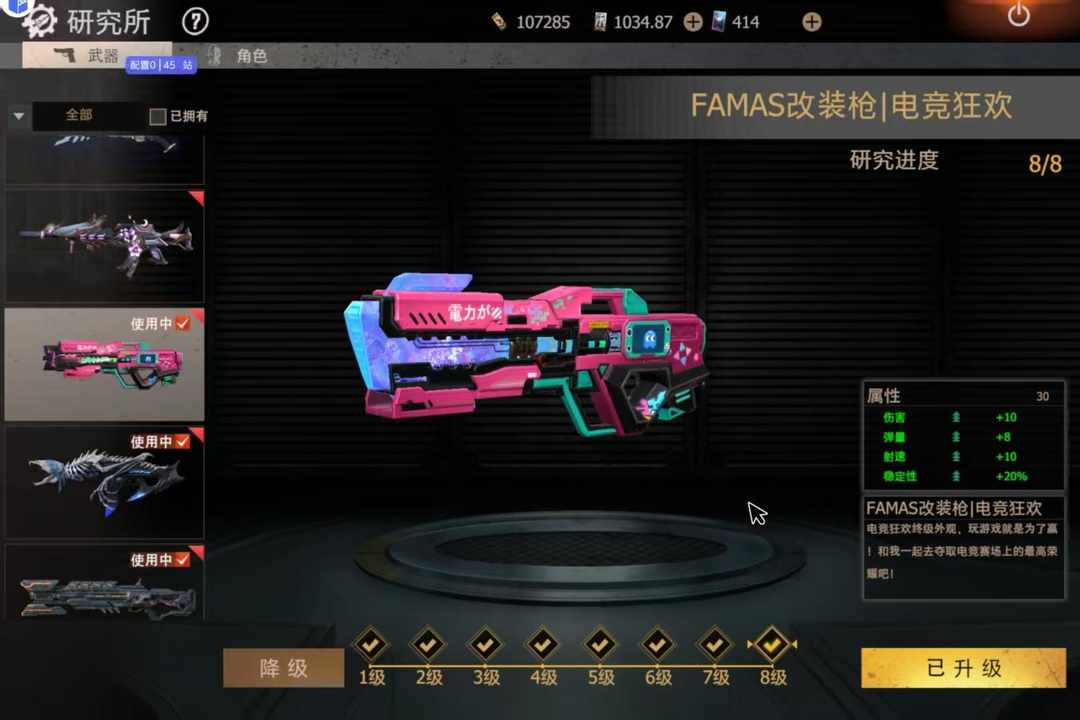Select the 8级 level node
Viewport: 1080px width, 720px height.
772,645
